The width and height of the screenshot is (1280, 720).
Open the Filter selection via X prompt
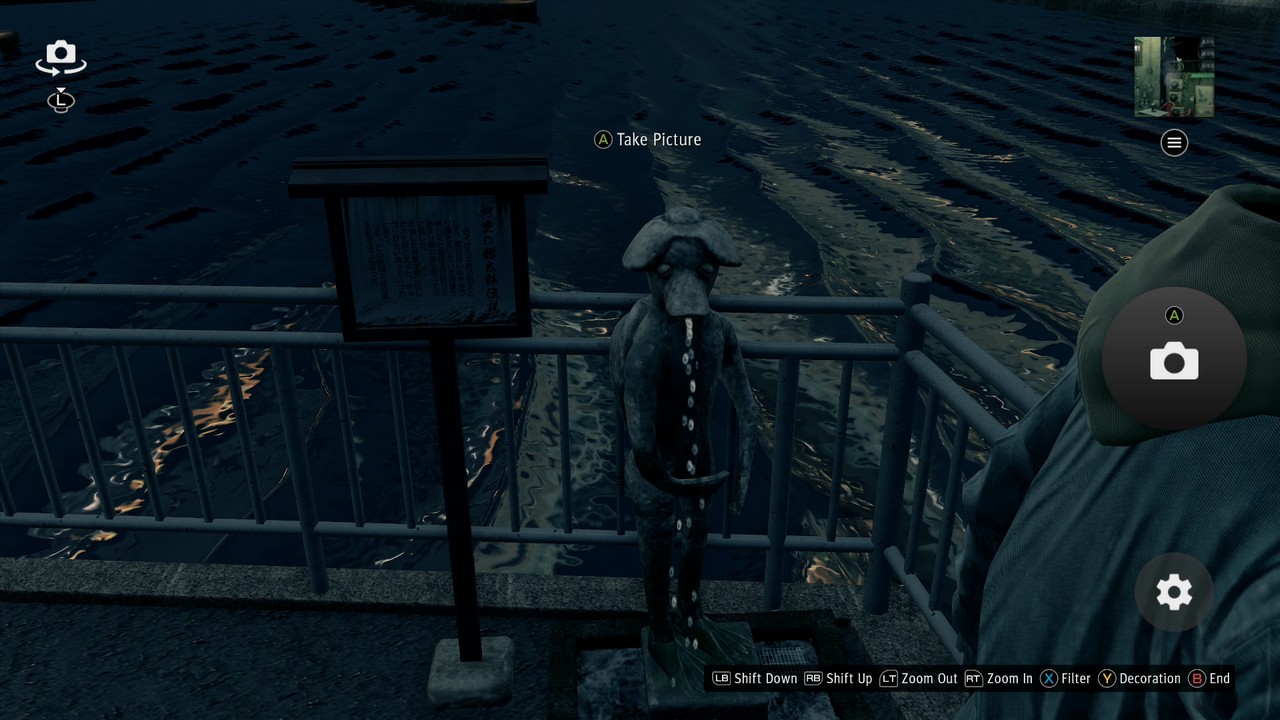[x=1049, y=678]
